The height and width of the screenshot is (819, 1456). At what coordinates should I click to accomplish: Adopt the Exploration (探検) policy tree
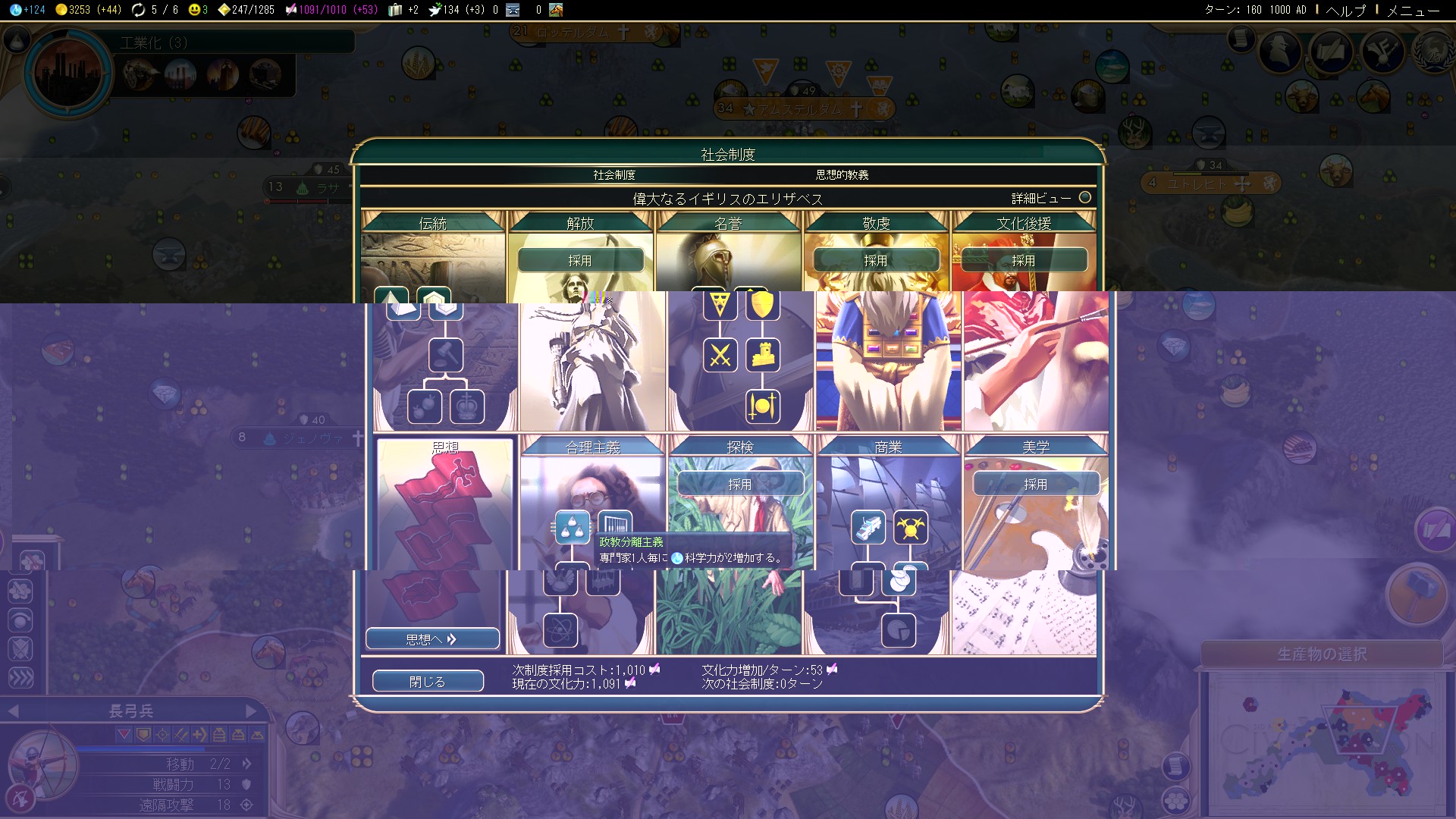pos(740,484)
